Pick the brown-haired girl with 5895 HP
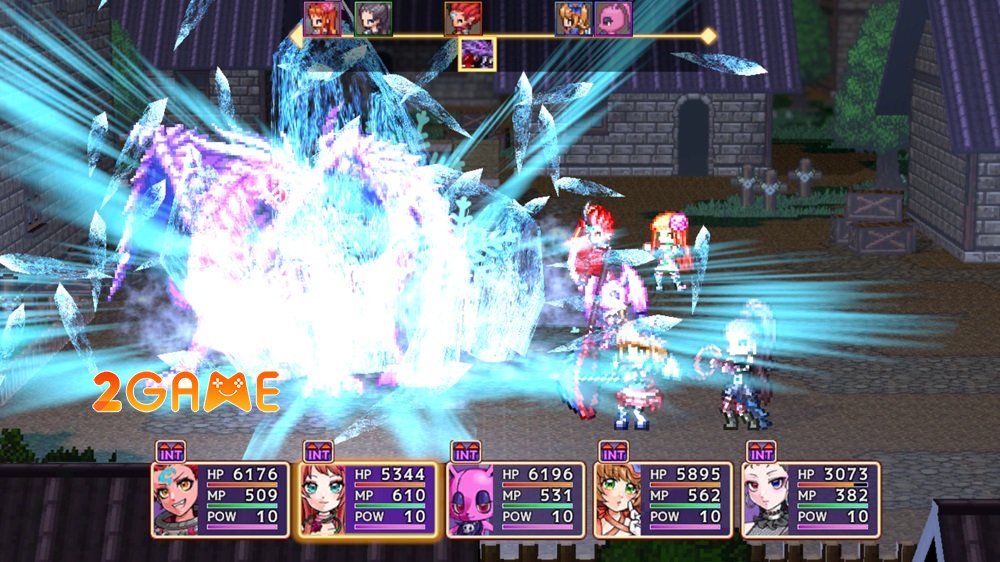The height and width of the screenshot is (562, 1000). coord(664,499)
